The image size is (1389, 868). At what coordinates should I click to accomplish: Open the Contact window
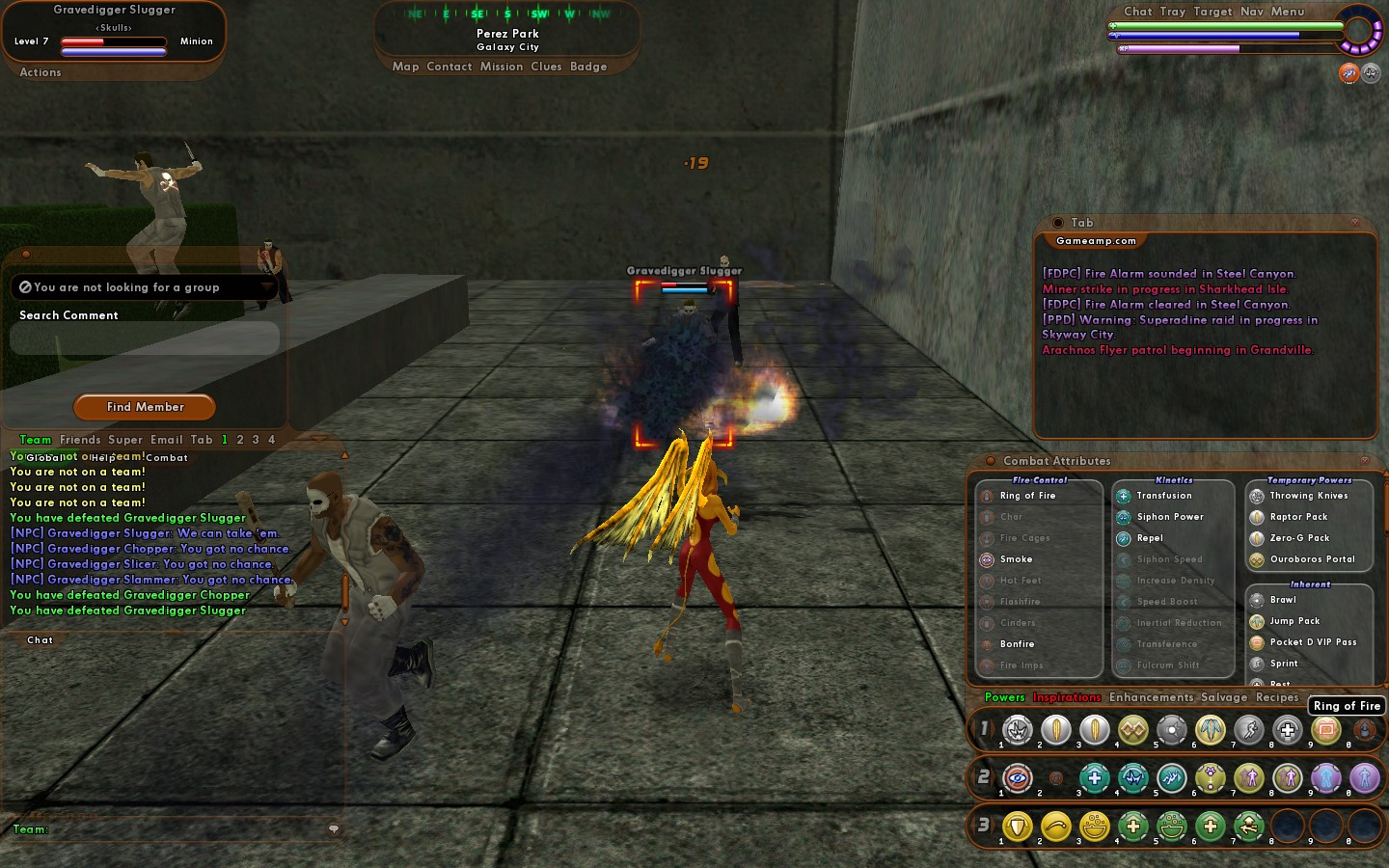coord(449,67)
